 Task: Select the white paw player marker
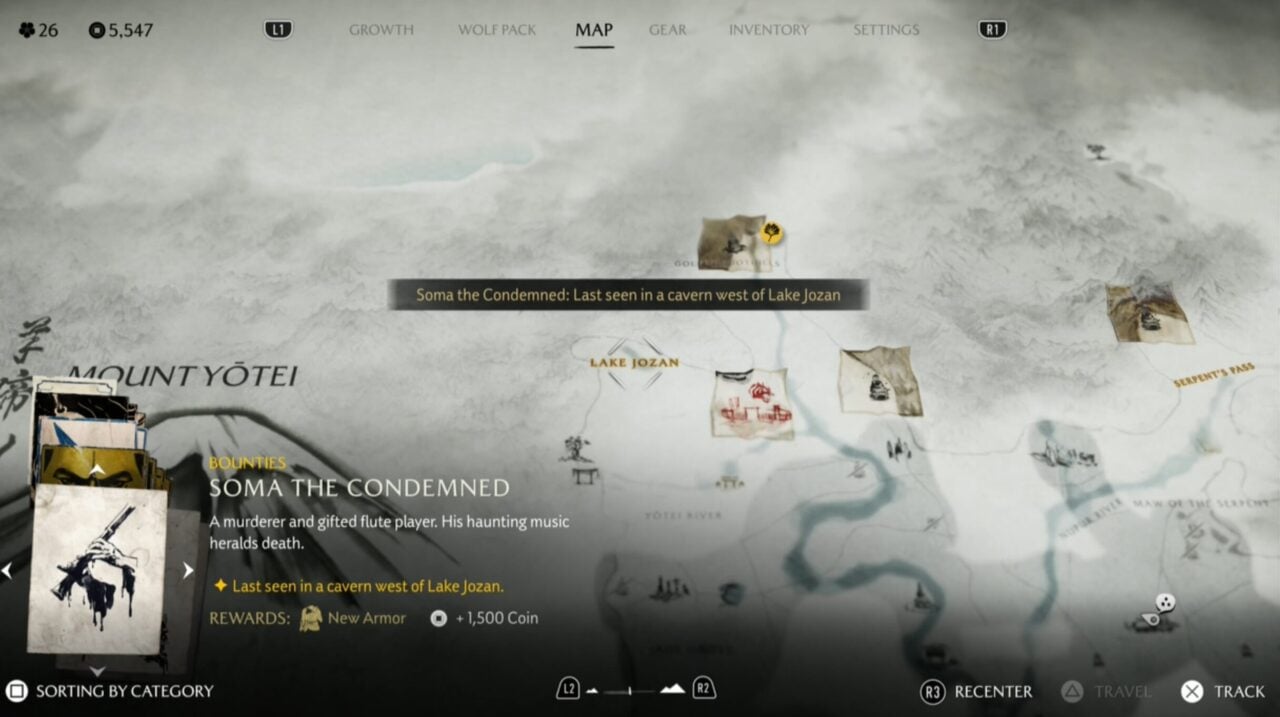coord(1165,602)
